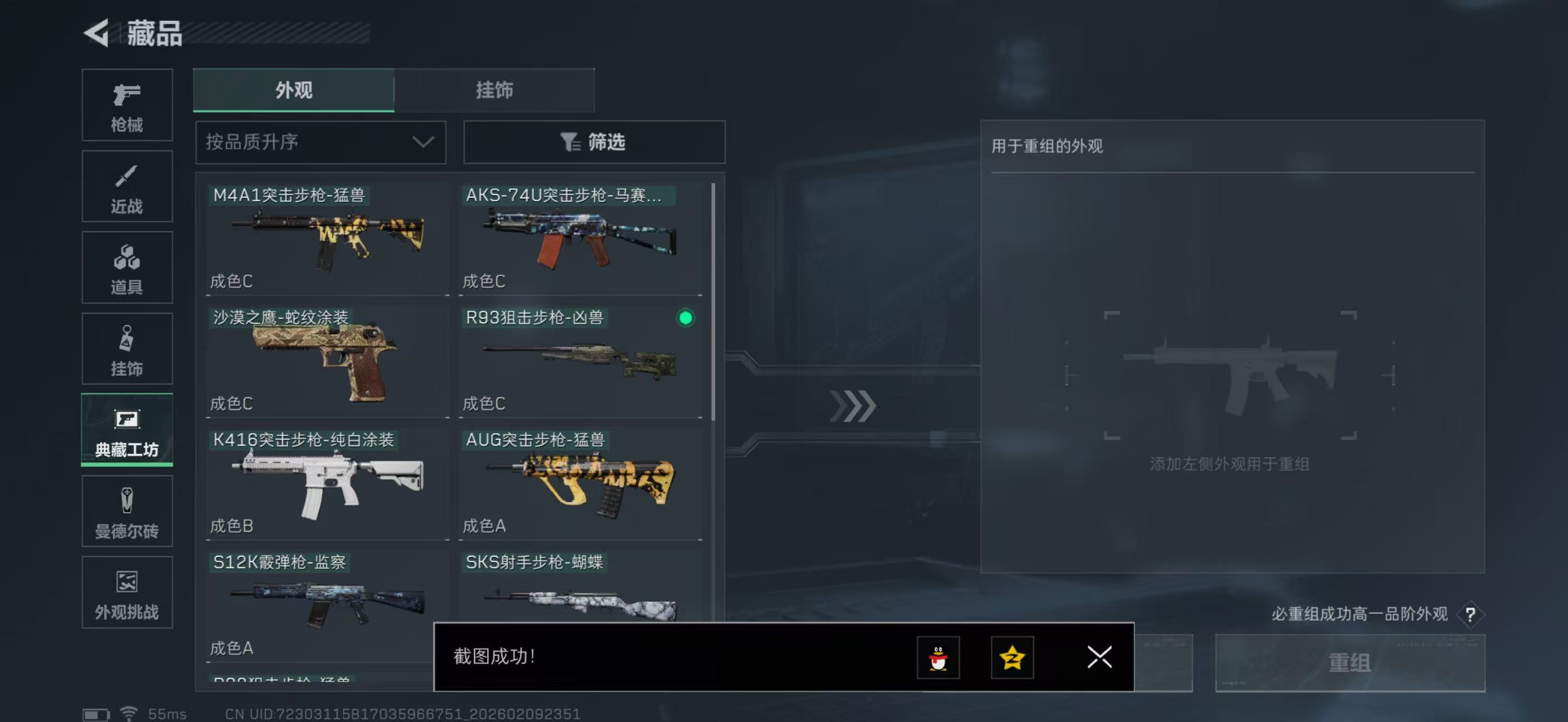Select the 挂饰 category icon in sidebar
Screen dimensions: 1568x722
pyautogui.click(x=127, y=349)
